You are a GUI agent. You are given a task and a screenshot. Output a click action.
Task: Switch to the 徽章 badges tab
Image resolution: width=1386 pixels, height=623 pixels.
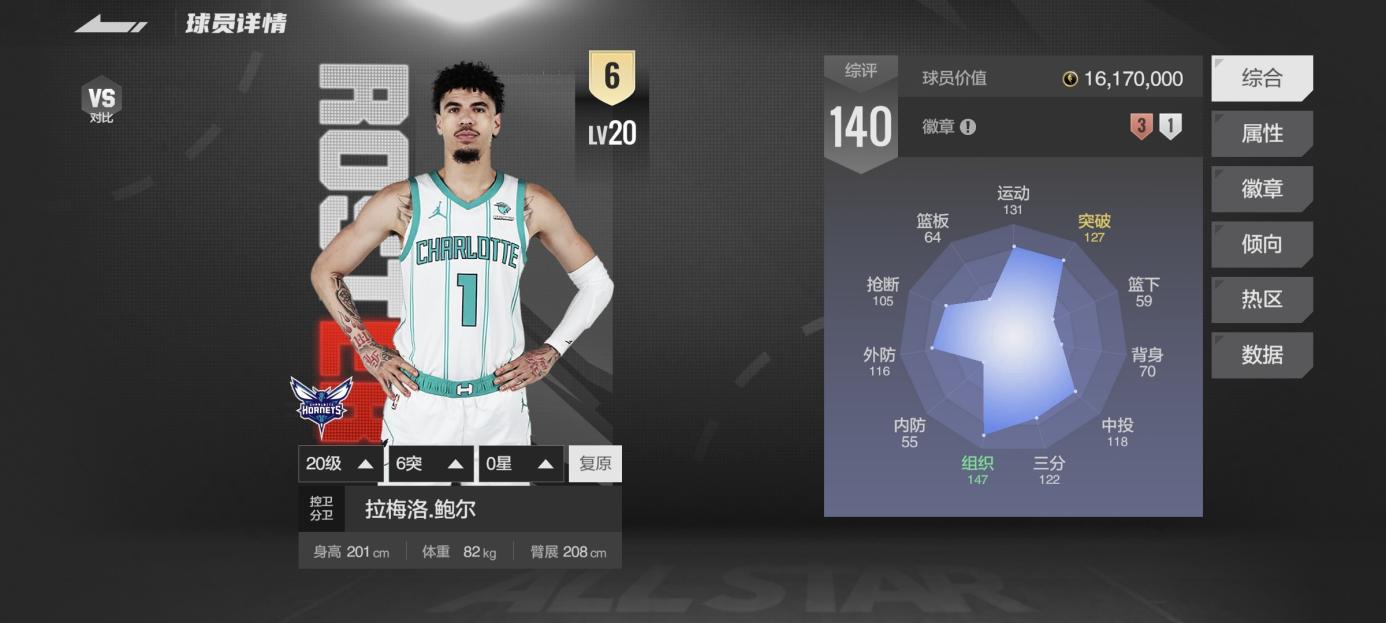[1261, 189]
